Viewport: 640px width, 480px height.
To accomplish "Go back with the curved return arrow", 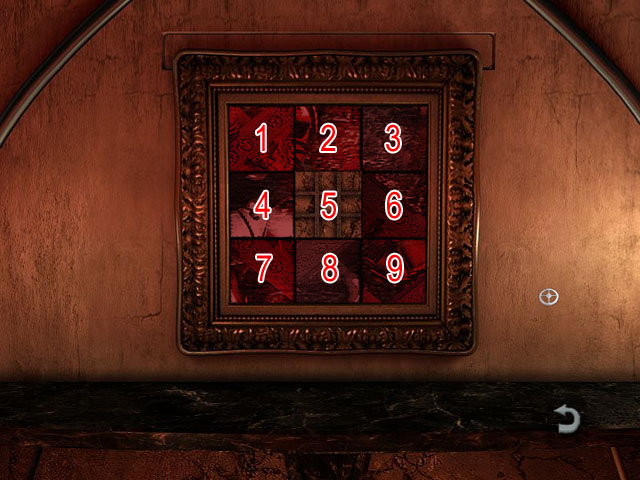I will tap(567, 420).
